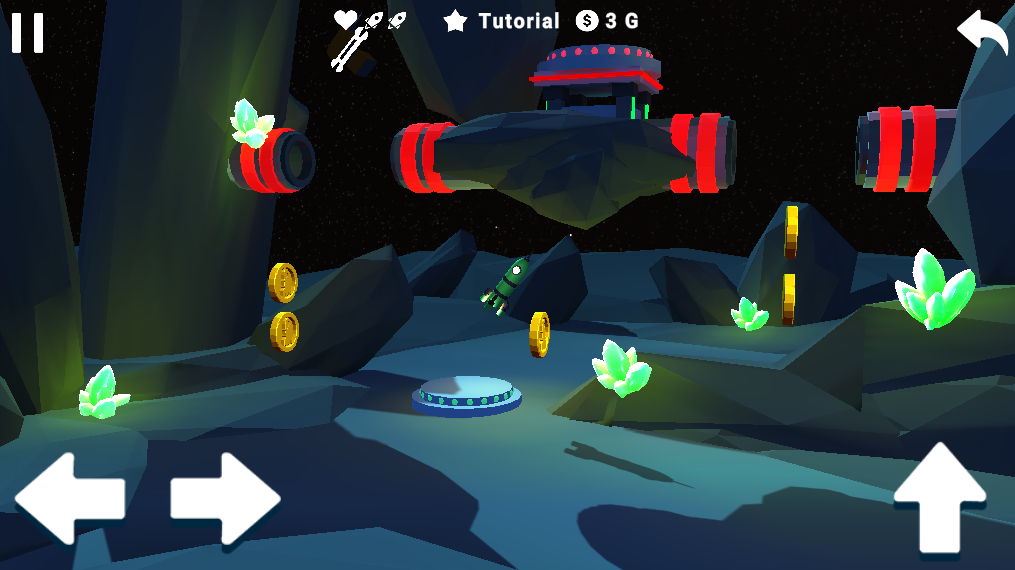
Task: Pause the game with the pause button
Action: click(27, 33)
